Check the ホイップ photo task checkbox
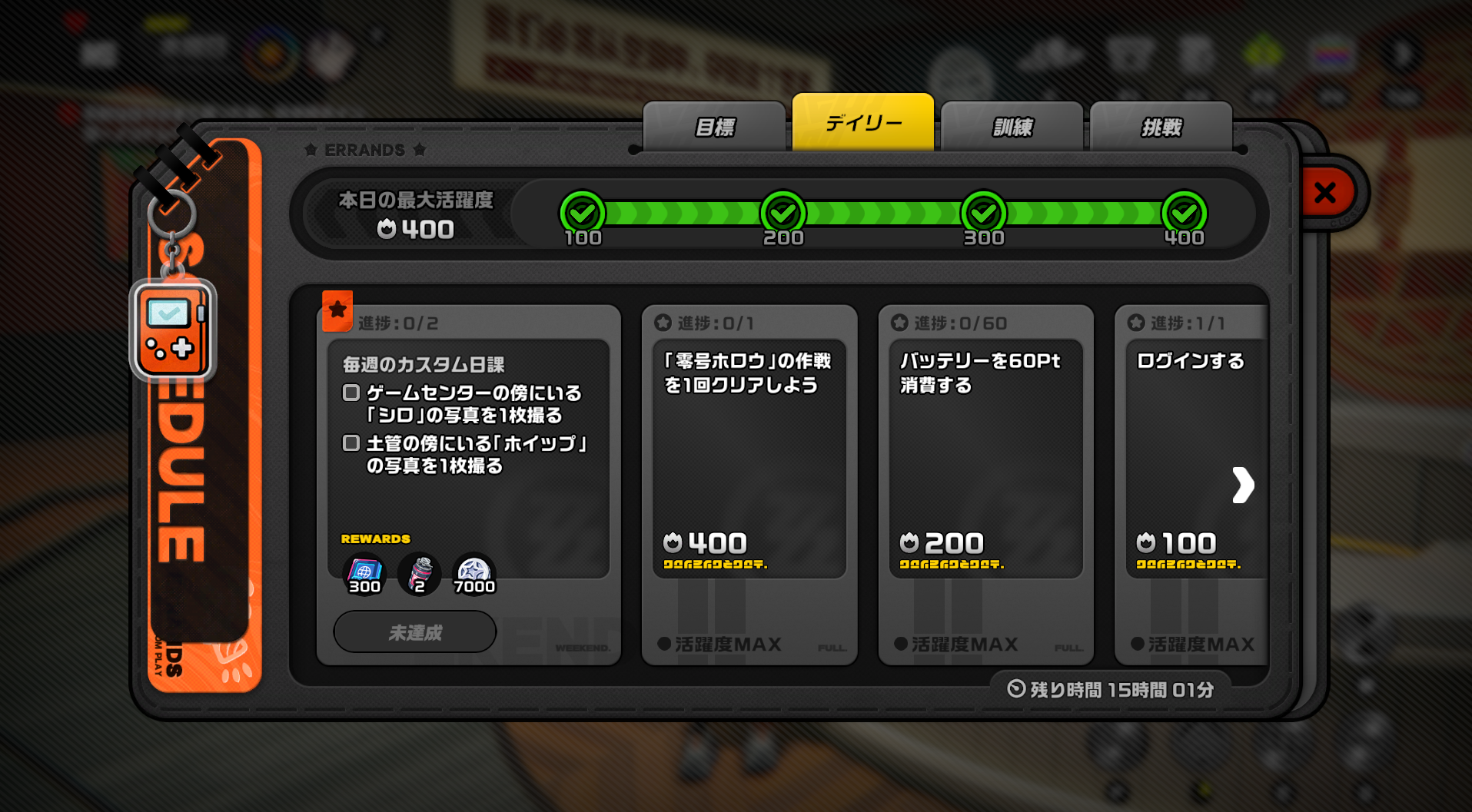This screenshot has width=1472, height=812. (351, 442)
